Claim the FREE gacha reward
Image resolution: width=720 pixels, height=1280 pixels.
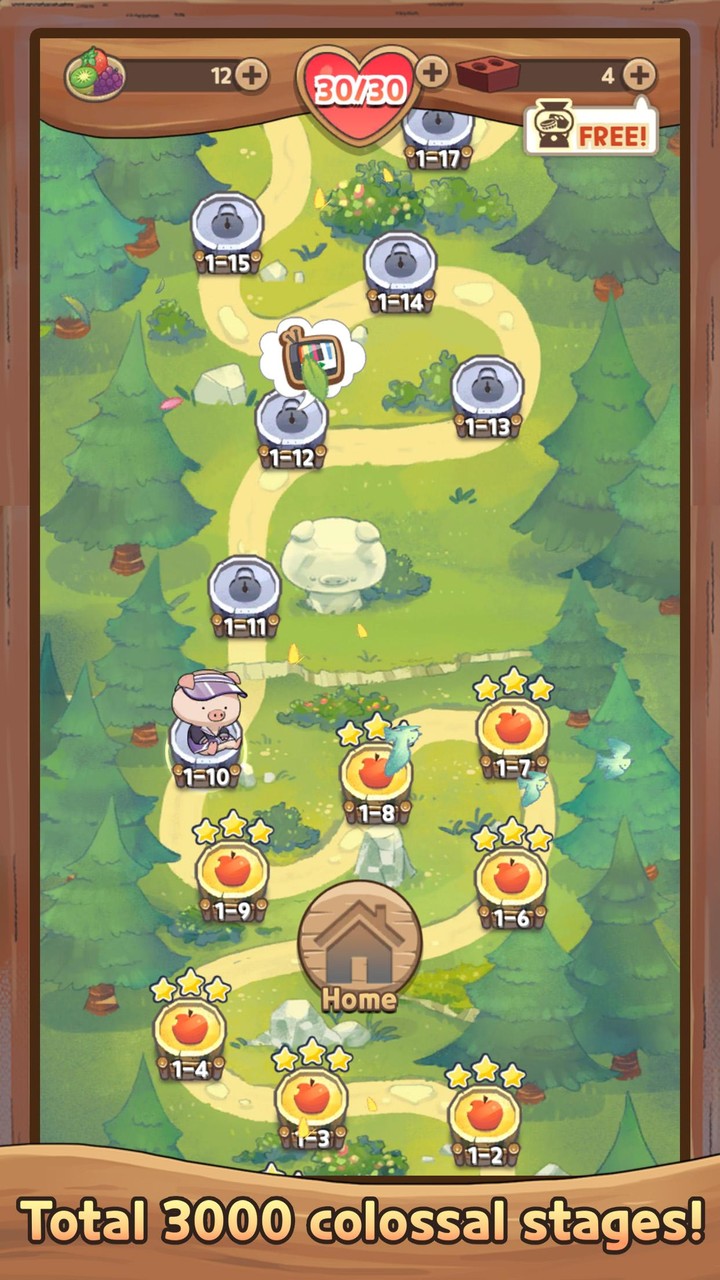pyautogui.click(x=592, y=131)
